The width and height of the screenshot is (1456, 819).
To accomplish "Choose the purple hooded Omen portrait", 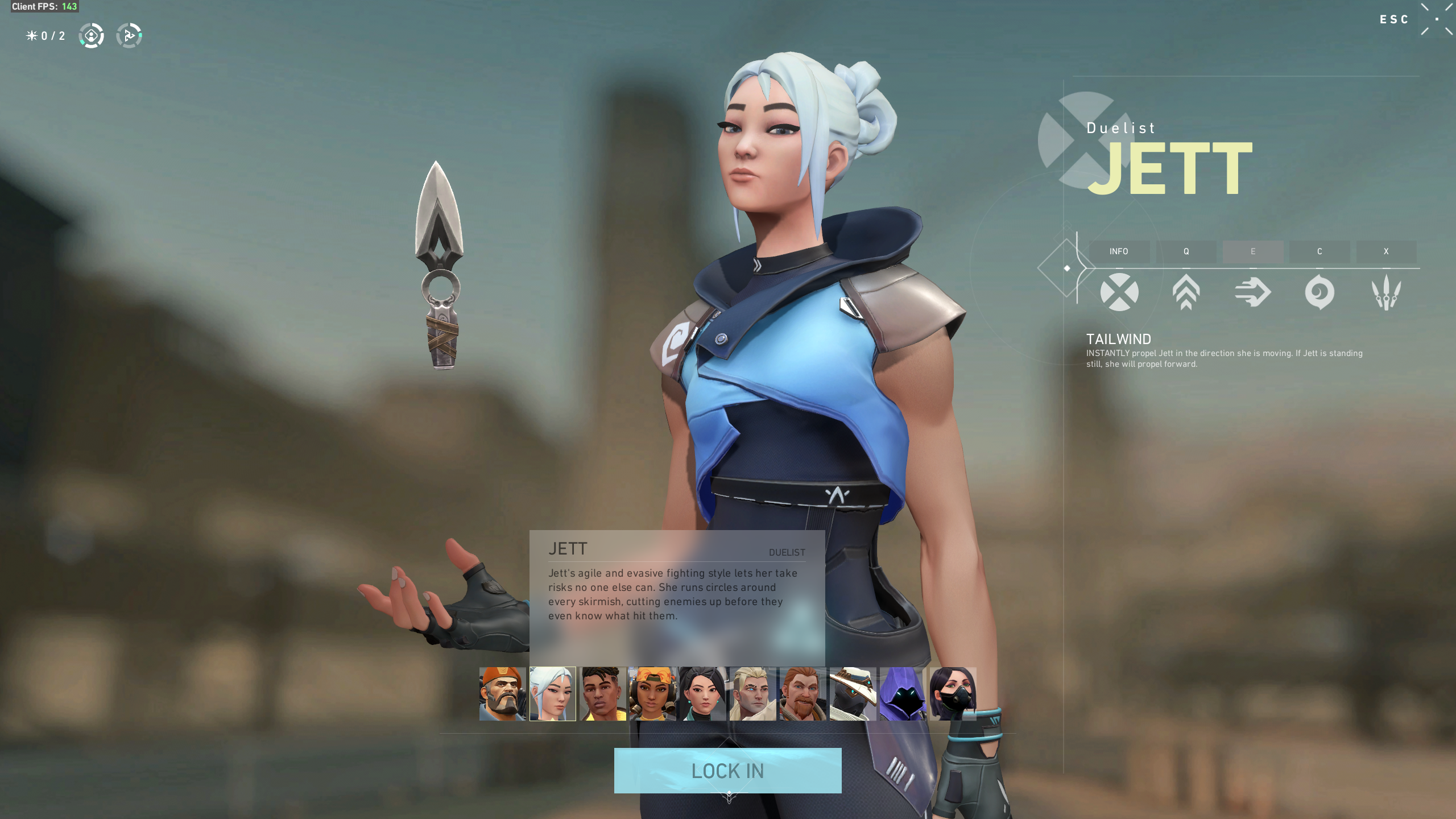I will click(903, 694).
